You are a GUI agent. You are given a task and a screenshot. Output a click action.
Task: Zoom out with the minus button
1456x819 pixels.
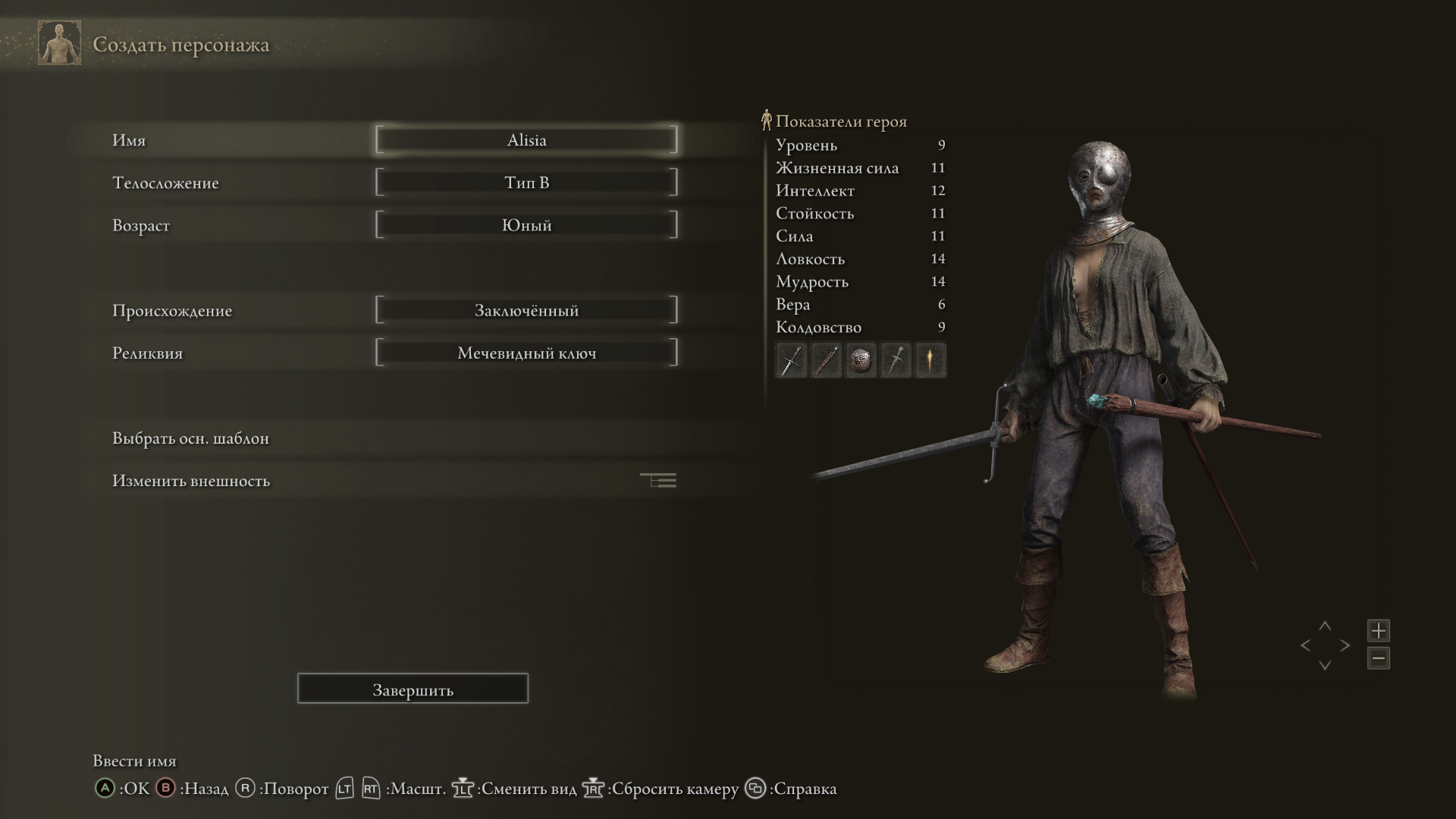click(x=1378, y=658)
